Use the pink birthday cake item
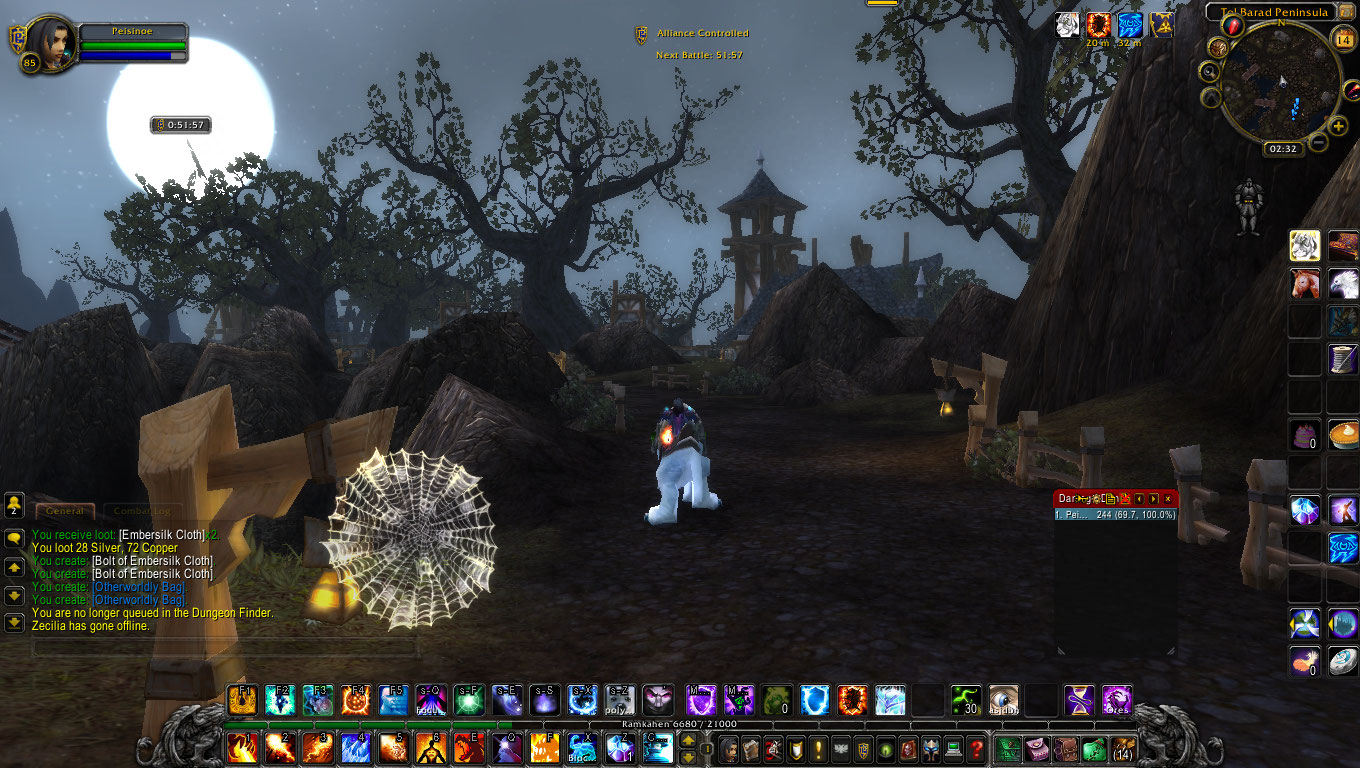Viewport: 1360px width, 768px height. point(1305,435)
